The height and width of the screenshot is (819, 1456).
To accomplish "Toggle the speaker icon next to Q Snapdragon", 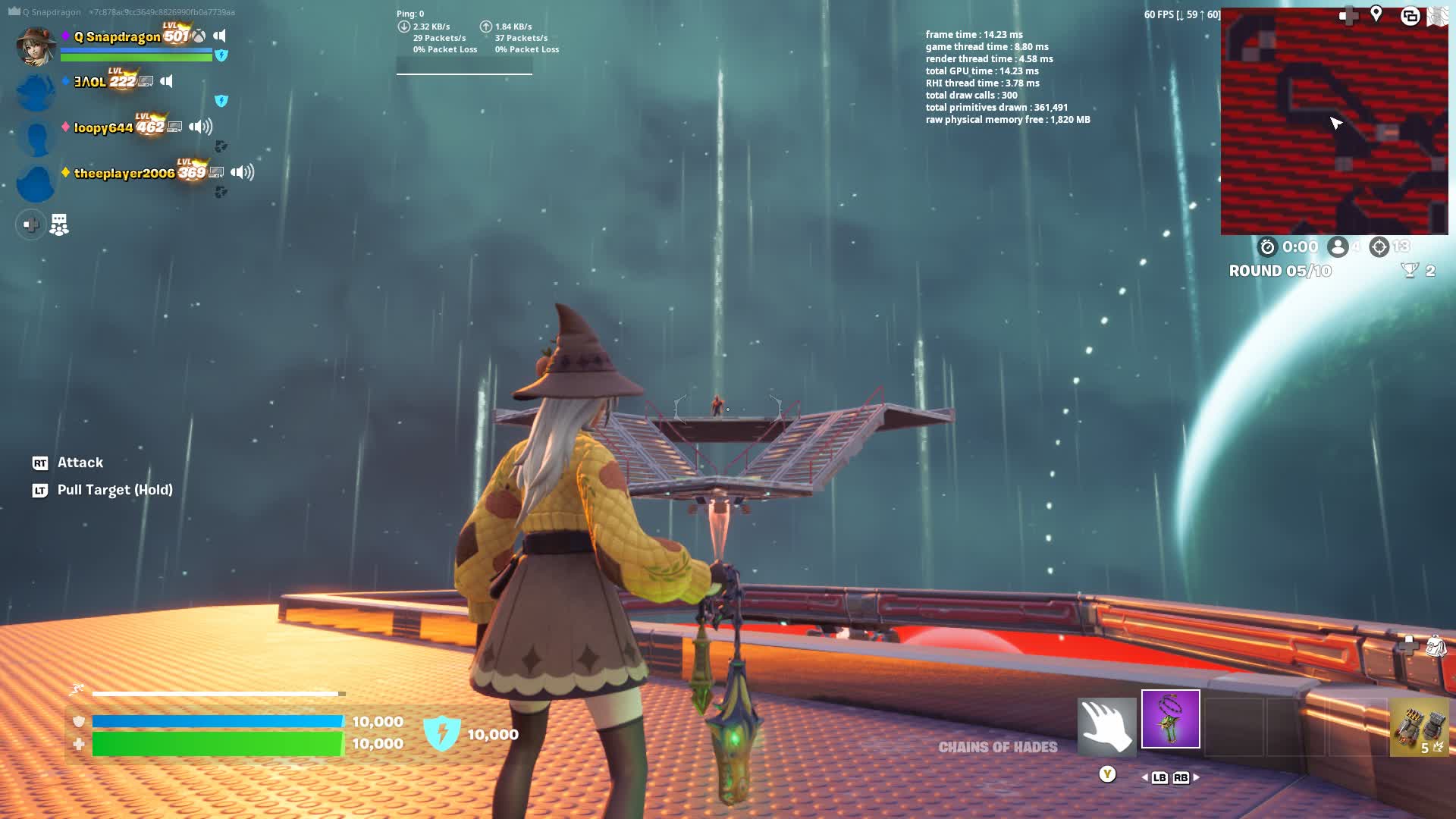I will click(x=219, y=36).
